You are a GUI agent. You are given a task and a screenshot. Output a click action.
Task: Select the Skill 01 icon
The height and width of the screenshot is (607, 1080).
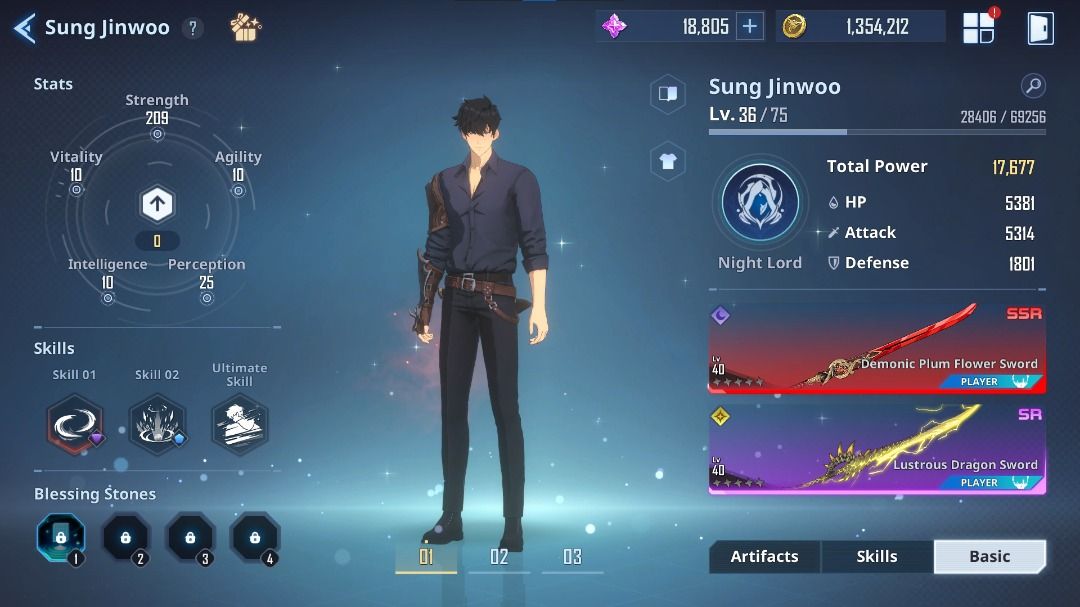(x=75, y=423)
